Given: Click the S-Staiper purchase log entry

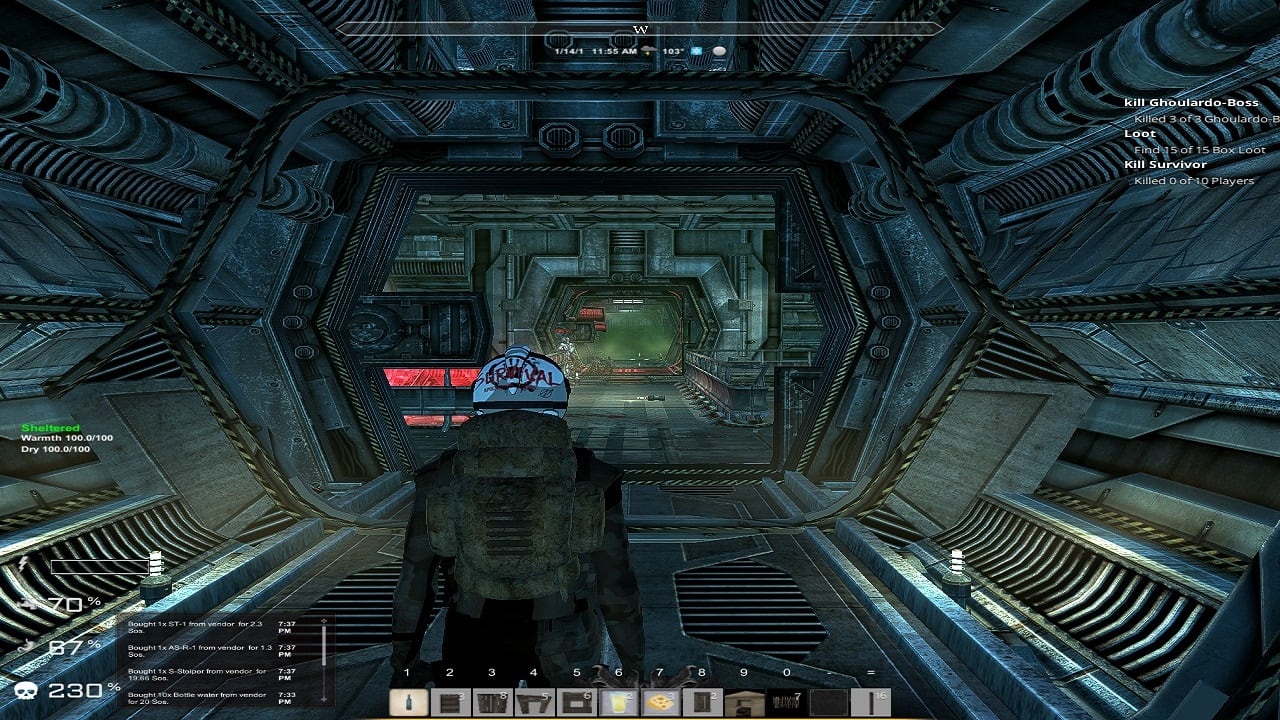Looking at the screenshot, I should [198, 674].
